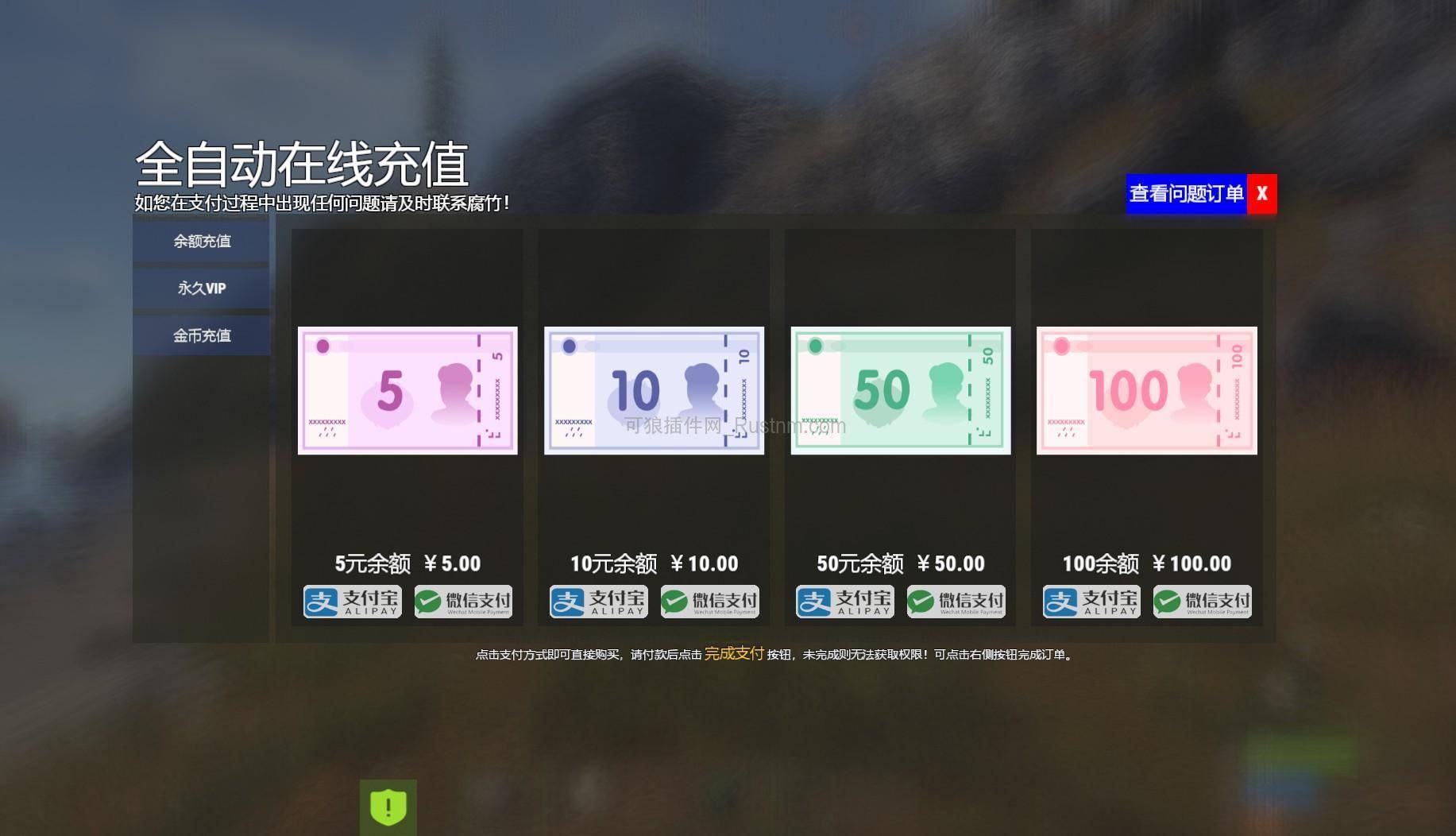The image size is (1456, 836).
Task: Select the red 100 yuan banknote image
Action: tap(1146, 390)
